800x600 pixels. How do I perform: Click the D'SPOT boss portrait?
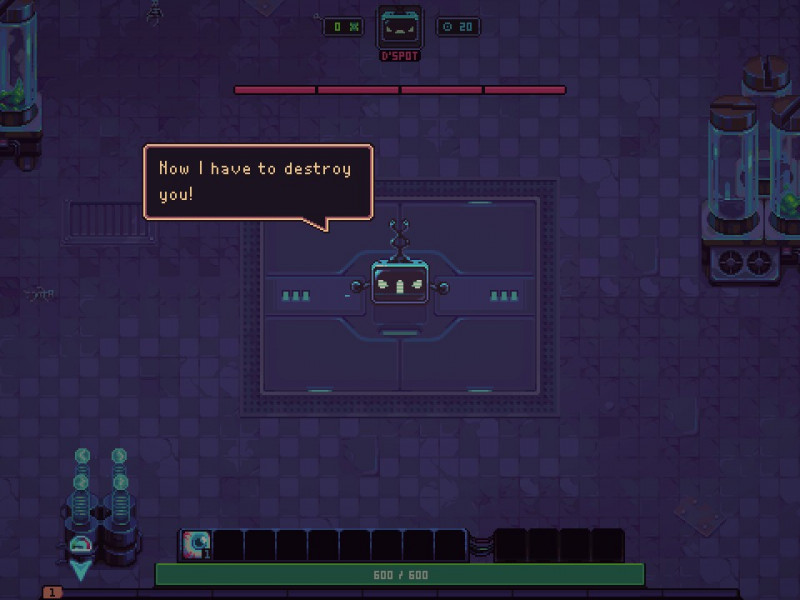[x=399, y=27]
